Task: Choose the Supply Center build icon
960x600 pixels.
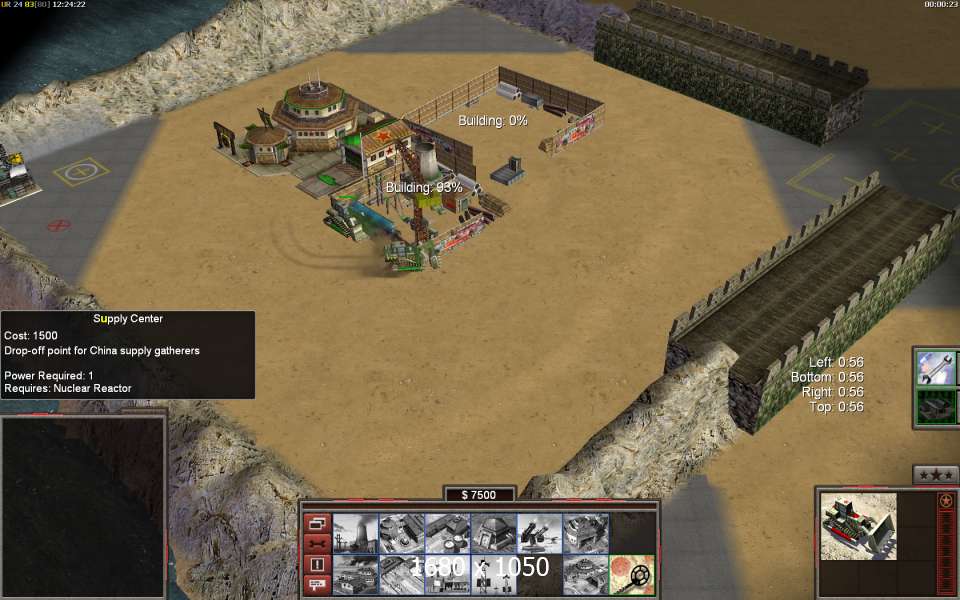Action: coord(447,533)
